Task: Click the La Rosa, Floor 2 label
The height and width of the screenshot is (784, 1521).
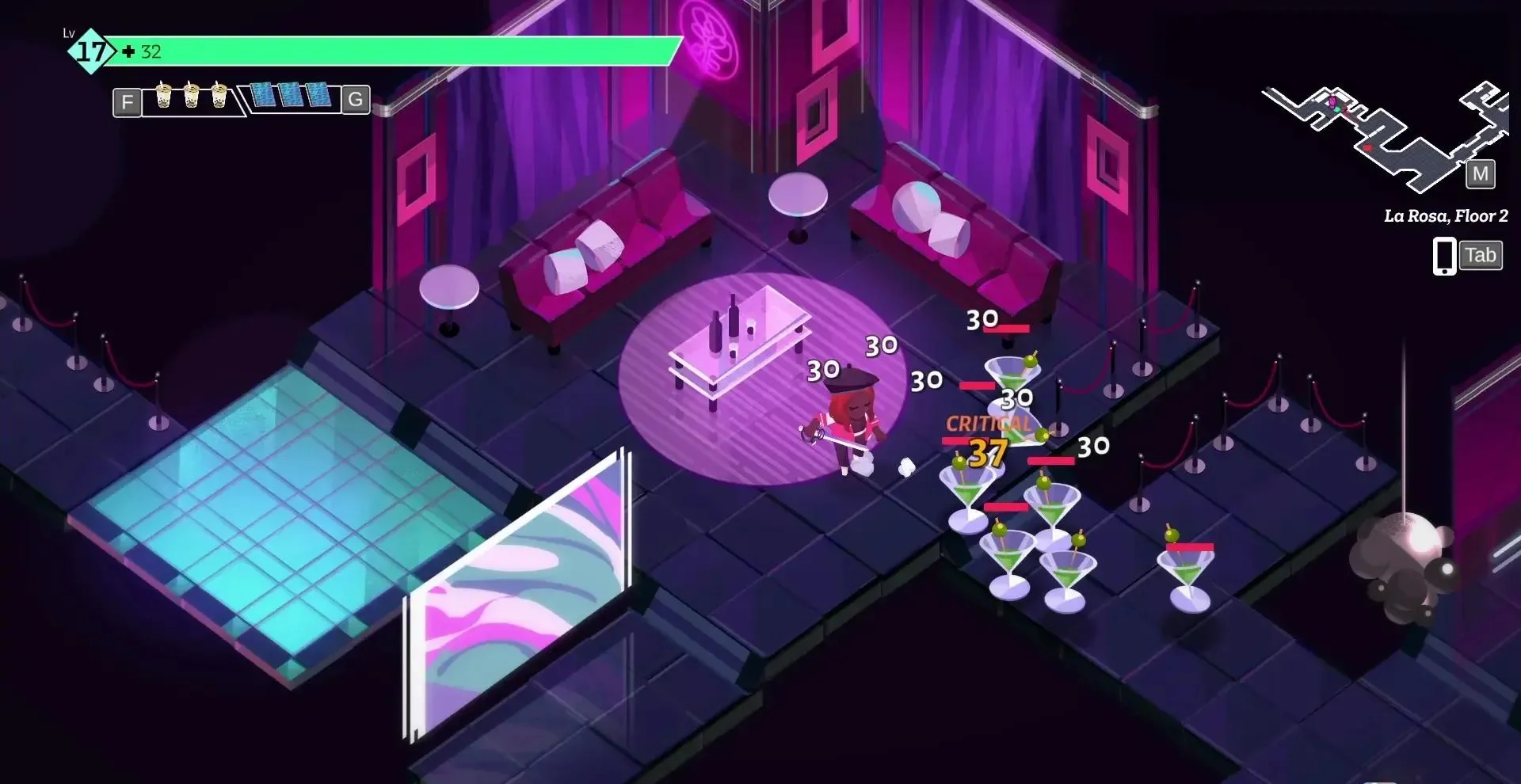Action: coord(1446,215)
